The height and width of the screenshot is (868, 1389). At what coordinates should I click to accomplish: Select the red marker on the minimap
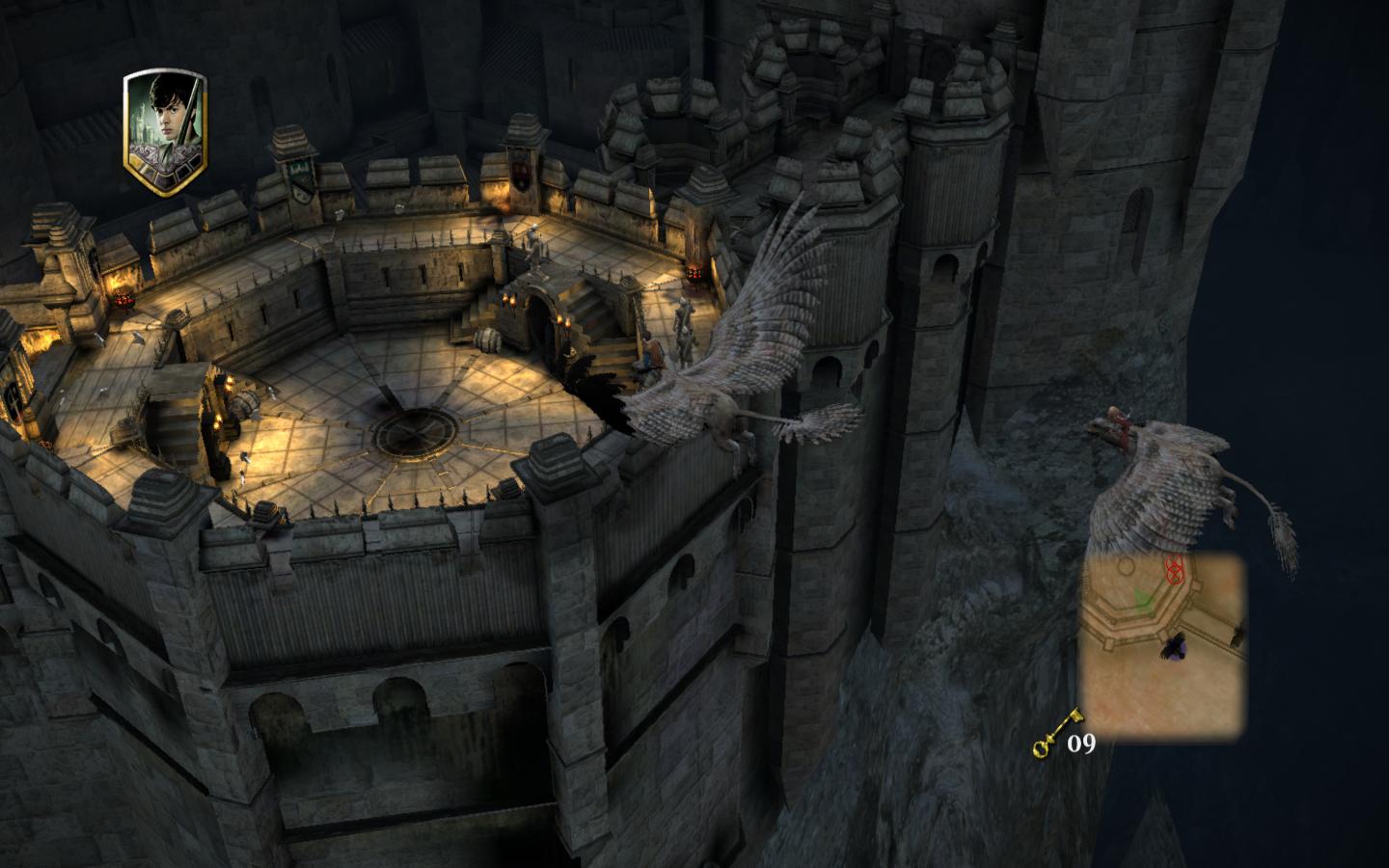[x=1174, y=571]
